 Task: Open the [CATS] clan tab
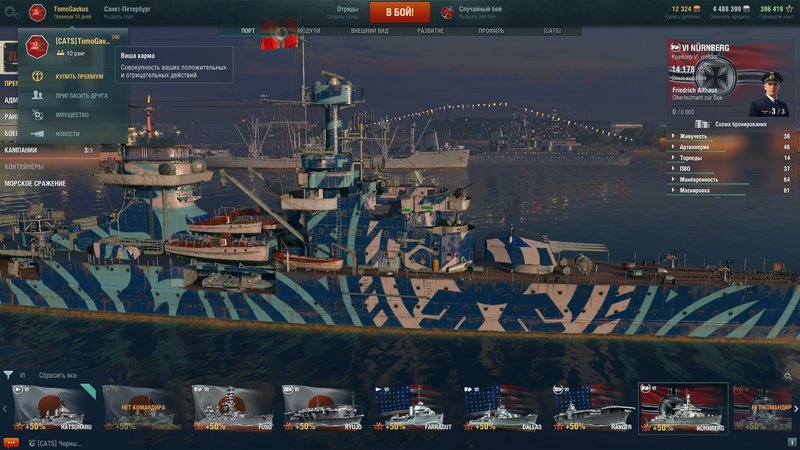tap(552, 31)
